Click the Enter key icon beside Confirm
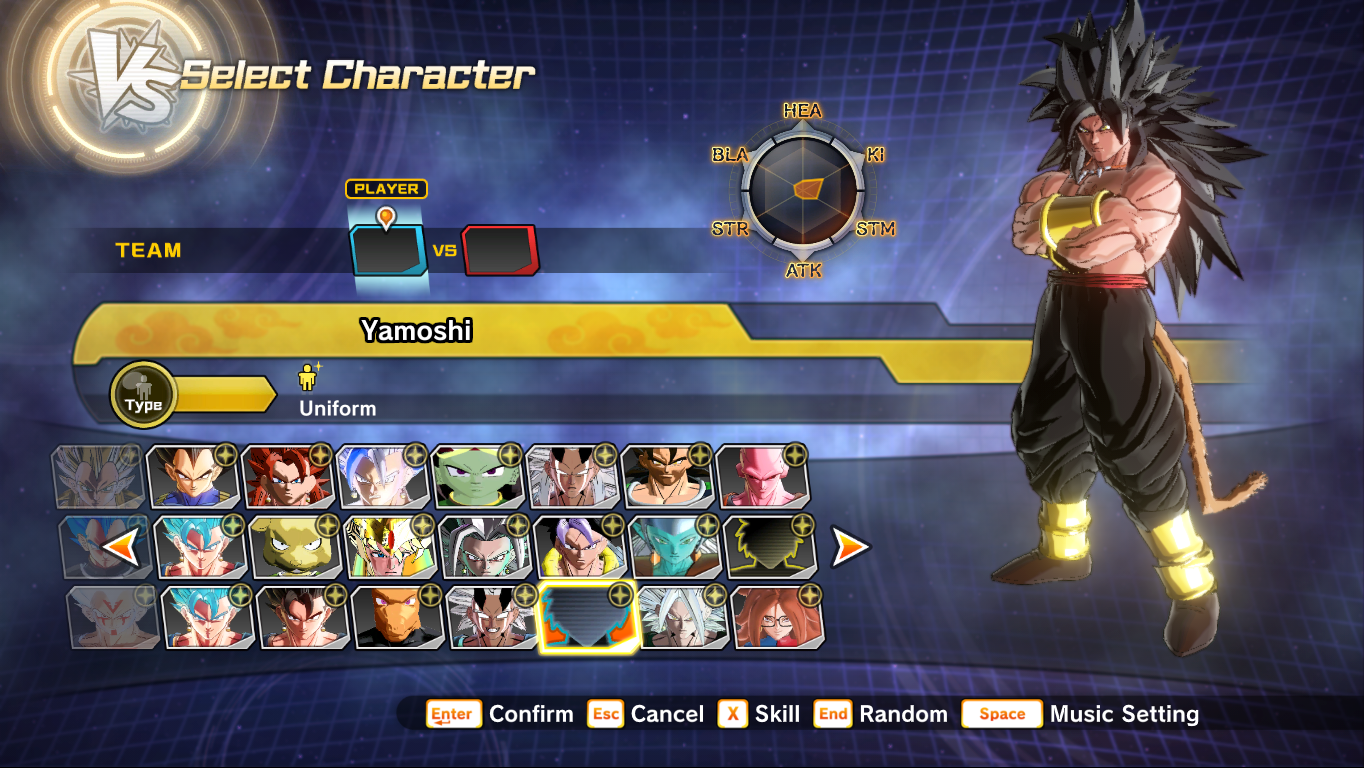Screen dimensions: 1364x768 452,714
